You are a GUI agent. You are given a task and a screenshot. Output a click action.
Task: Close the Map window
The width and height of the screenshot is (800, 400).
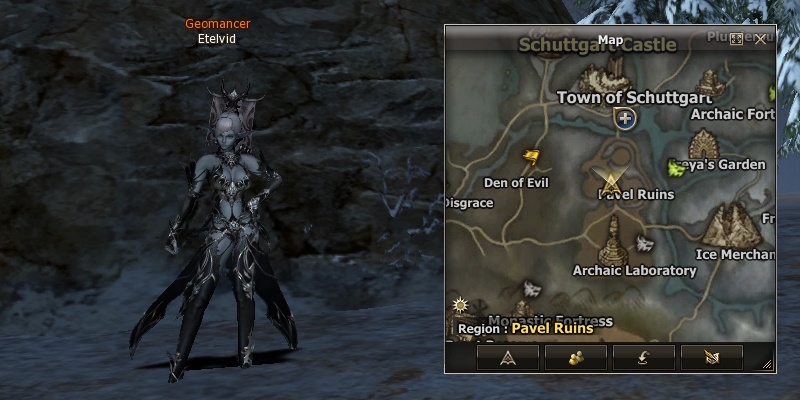[x=761, y=39]
